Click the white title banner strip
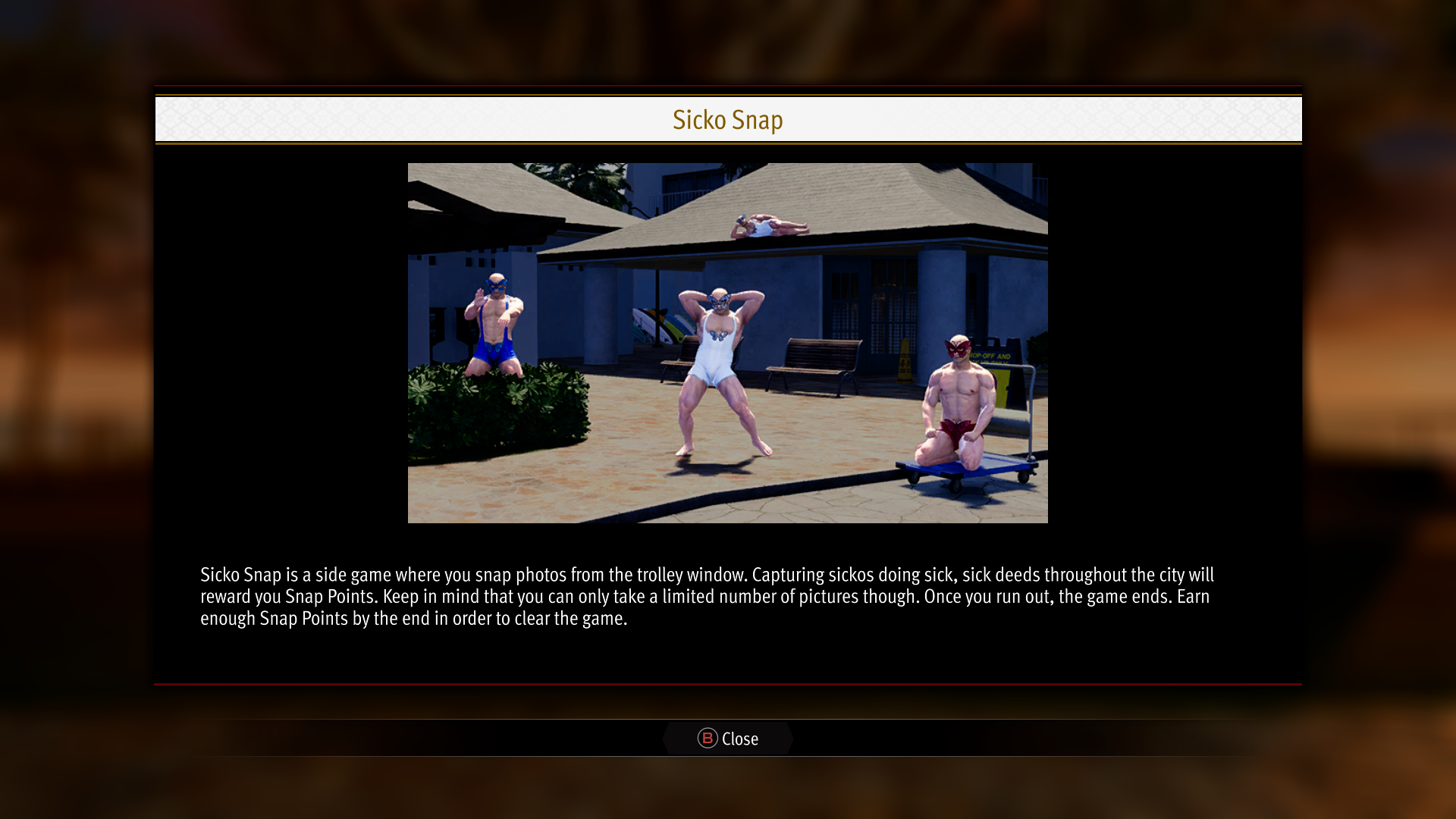1456x819 pixels. click(728, 119)
